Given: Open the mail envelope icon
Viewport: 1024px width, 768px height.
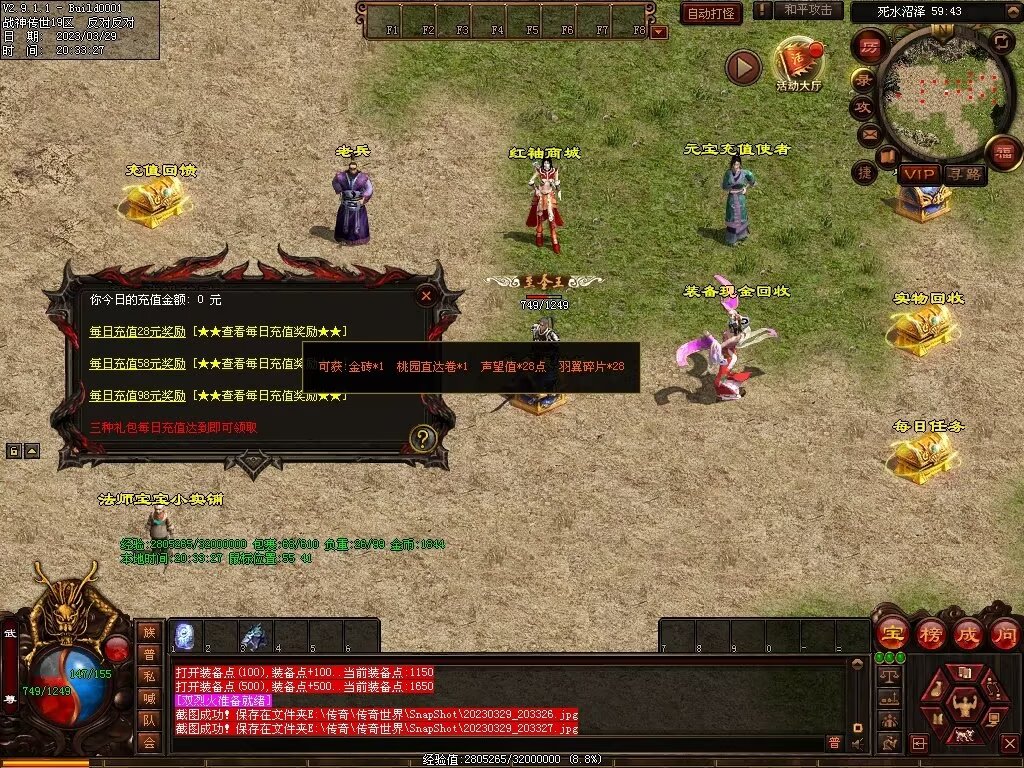Looking at the screenshot, I should click(x=868, y=133).
